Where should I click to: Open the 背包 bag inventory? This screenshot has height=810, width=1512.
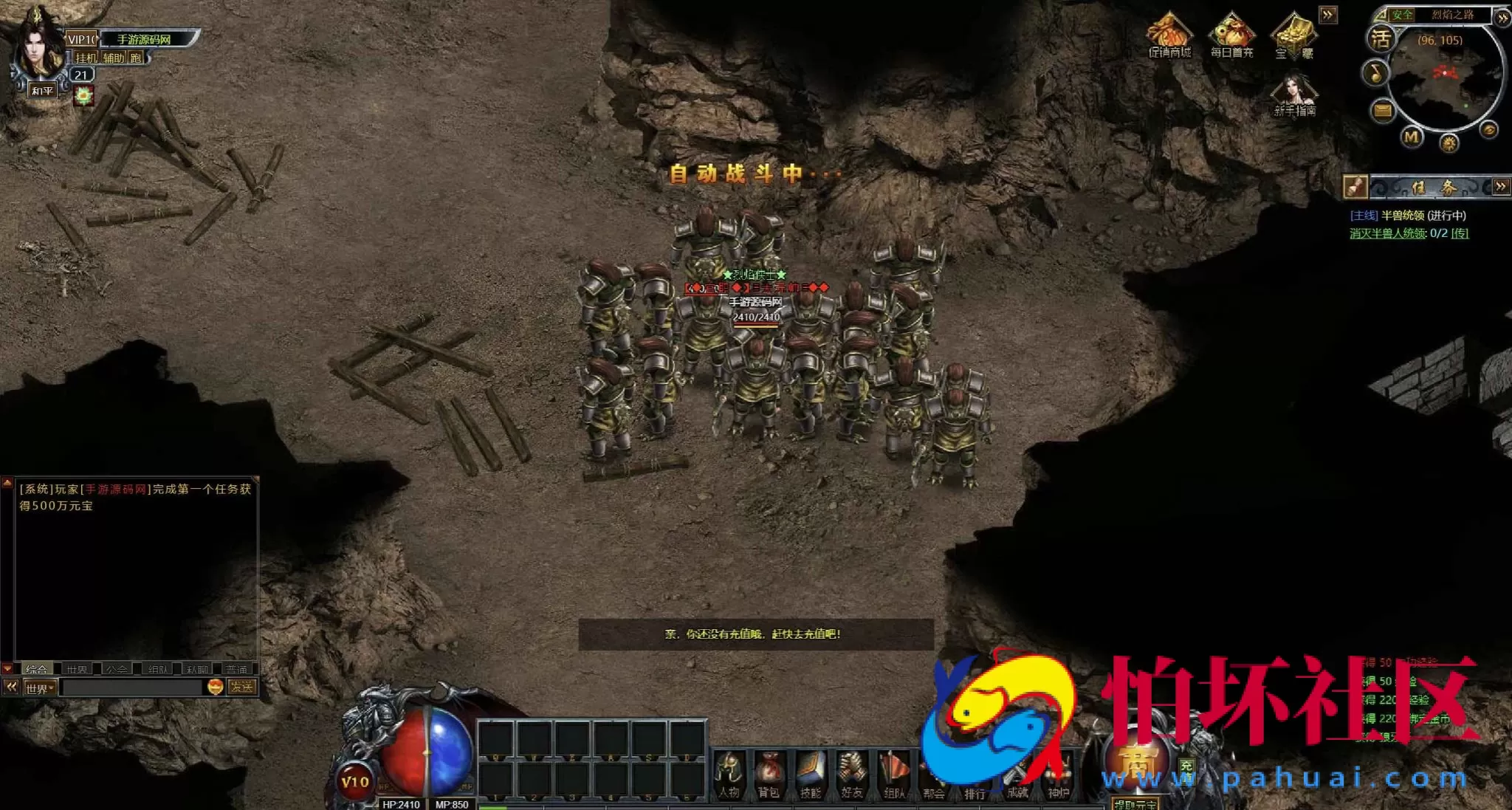point(769,775)
